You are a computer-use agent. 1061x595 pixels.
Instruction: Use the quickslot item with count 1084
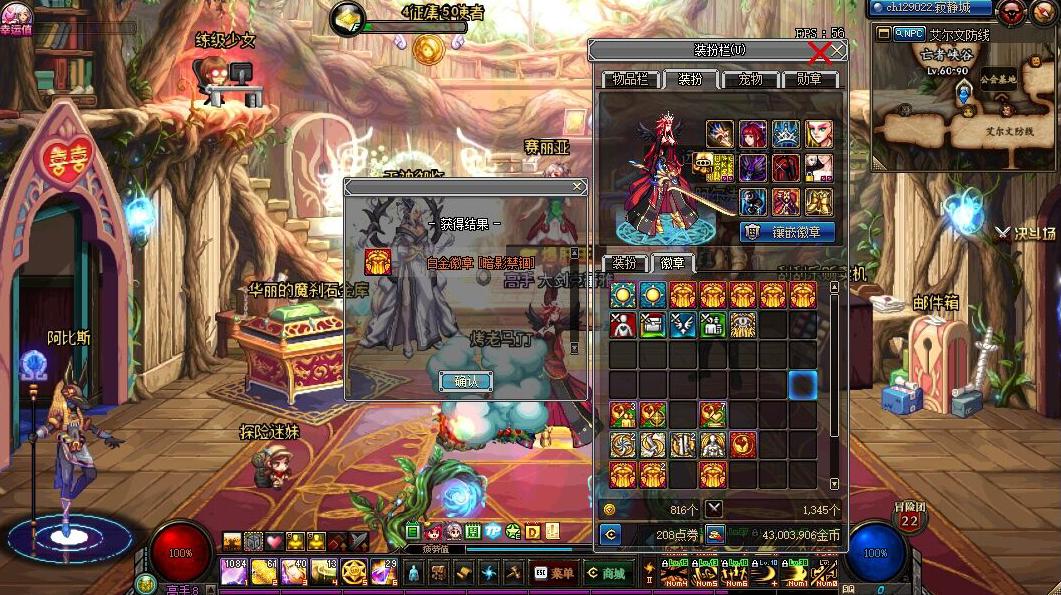click(234, 572)
